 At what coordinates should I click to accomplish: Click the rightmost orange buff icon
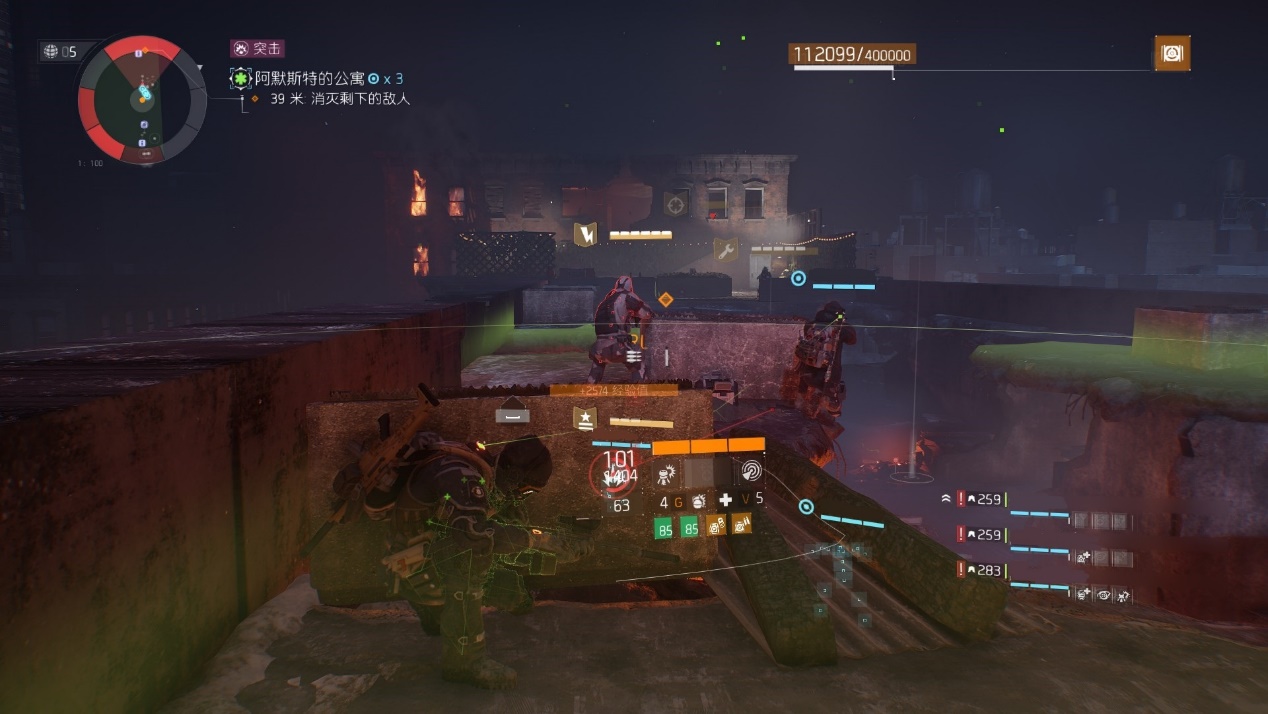742,526
